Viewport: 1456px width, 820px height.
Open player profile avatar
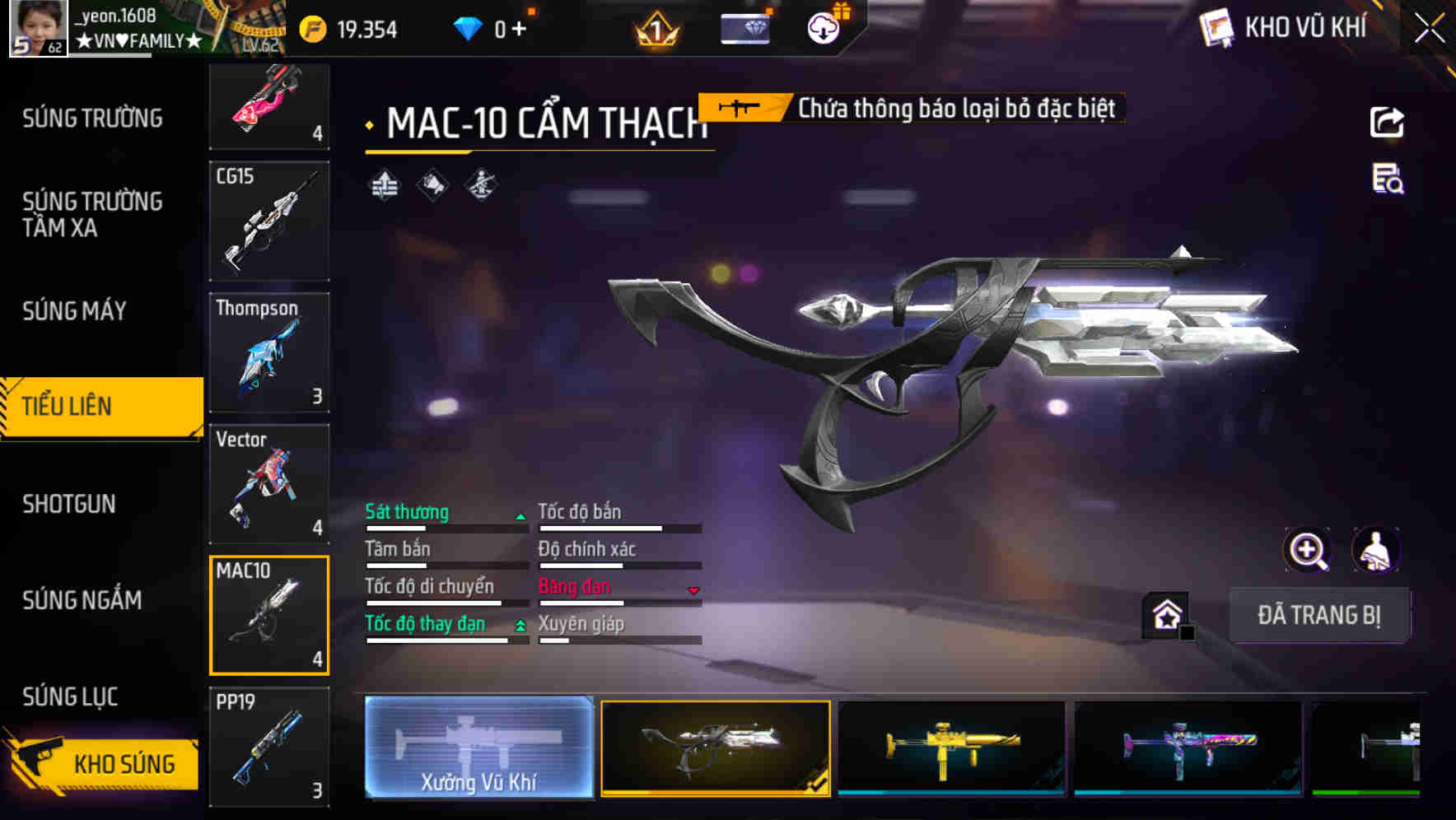[x=38, y=28]
